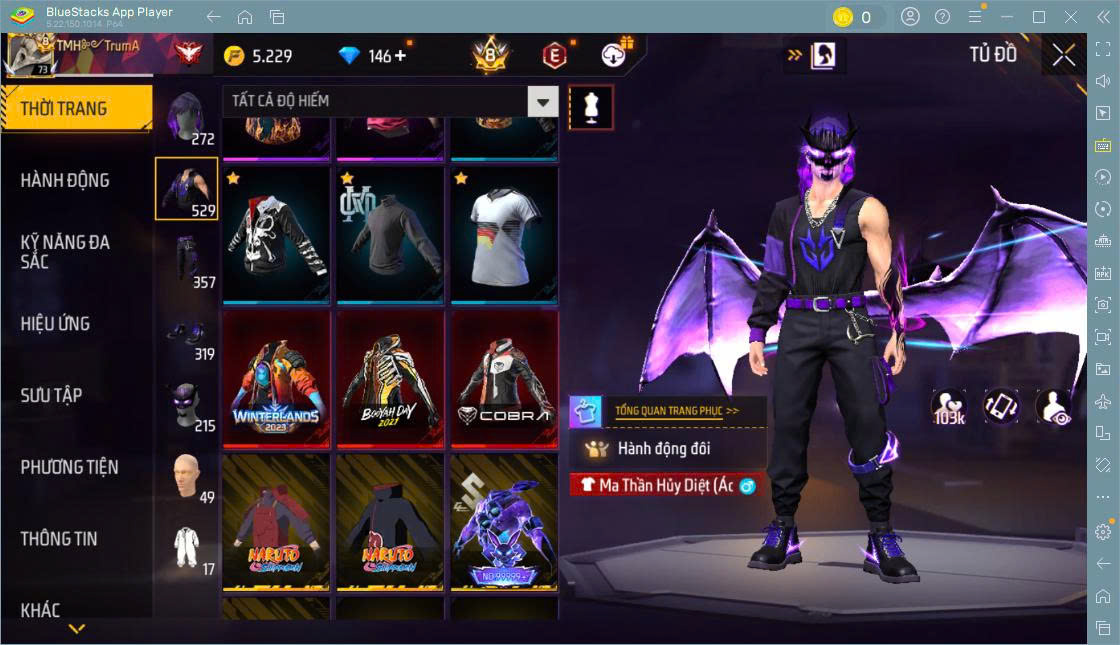The image size is (1120, 645).
Task: Select the white Germany-stripe t-shirt
Action: [x=503, y=234]
